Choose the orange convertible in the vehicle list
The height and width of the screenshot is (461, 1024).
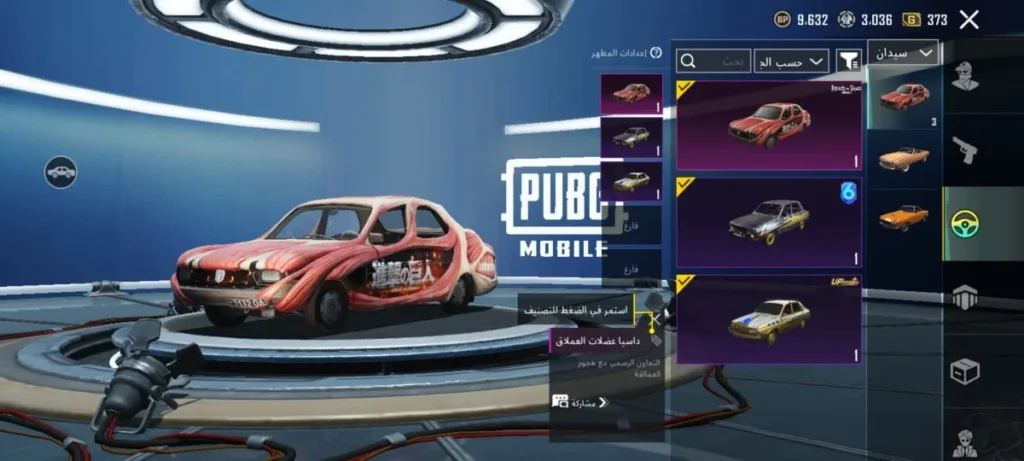[x=904, y=158]
